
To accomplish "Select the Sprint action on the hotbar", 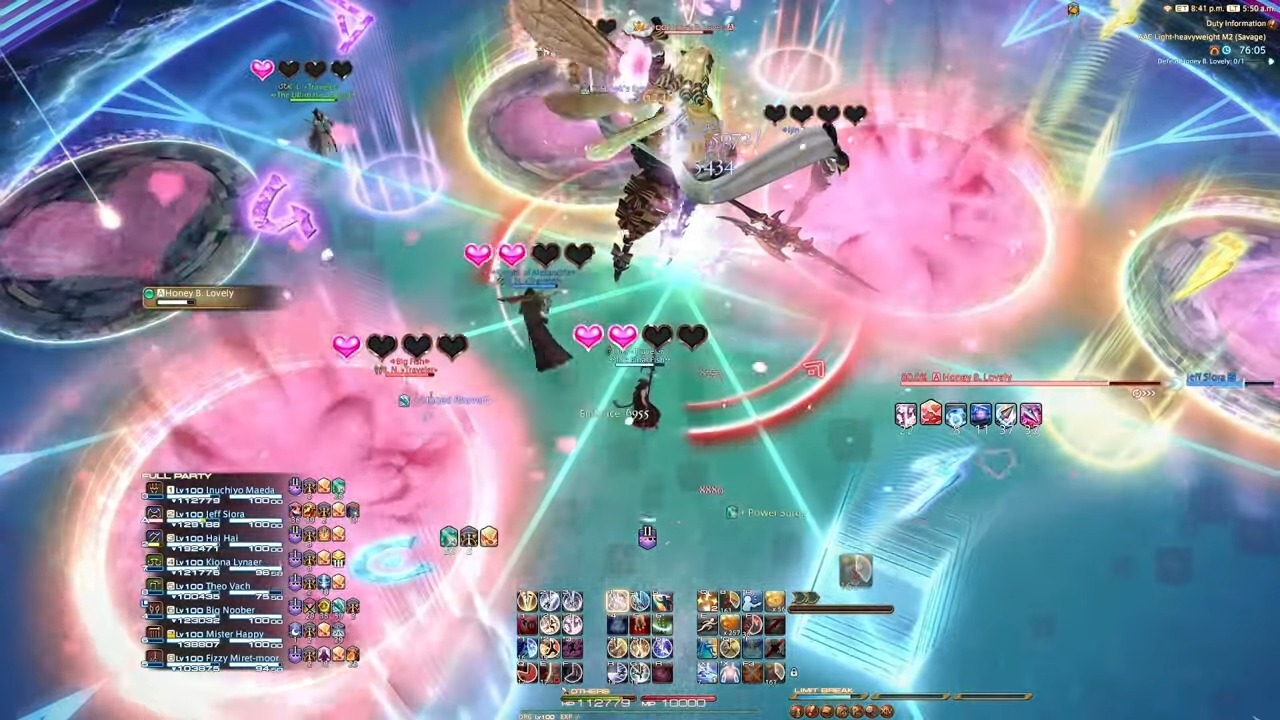I will [x=705, y=623].
